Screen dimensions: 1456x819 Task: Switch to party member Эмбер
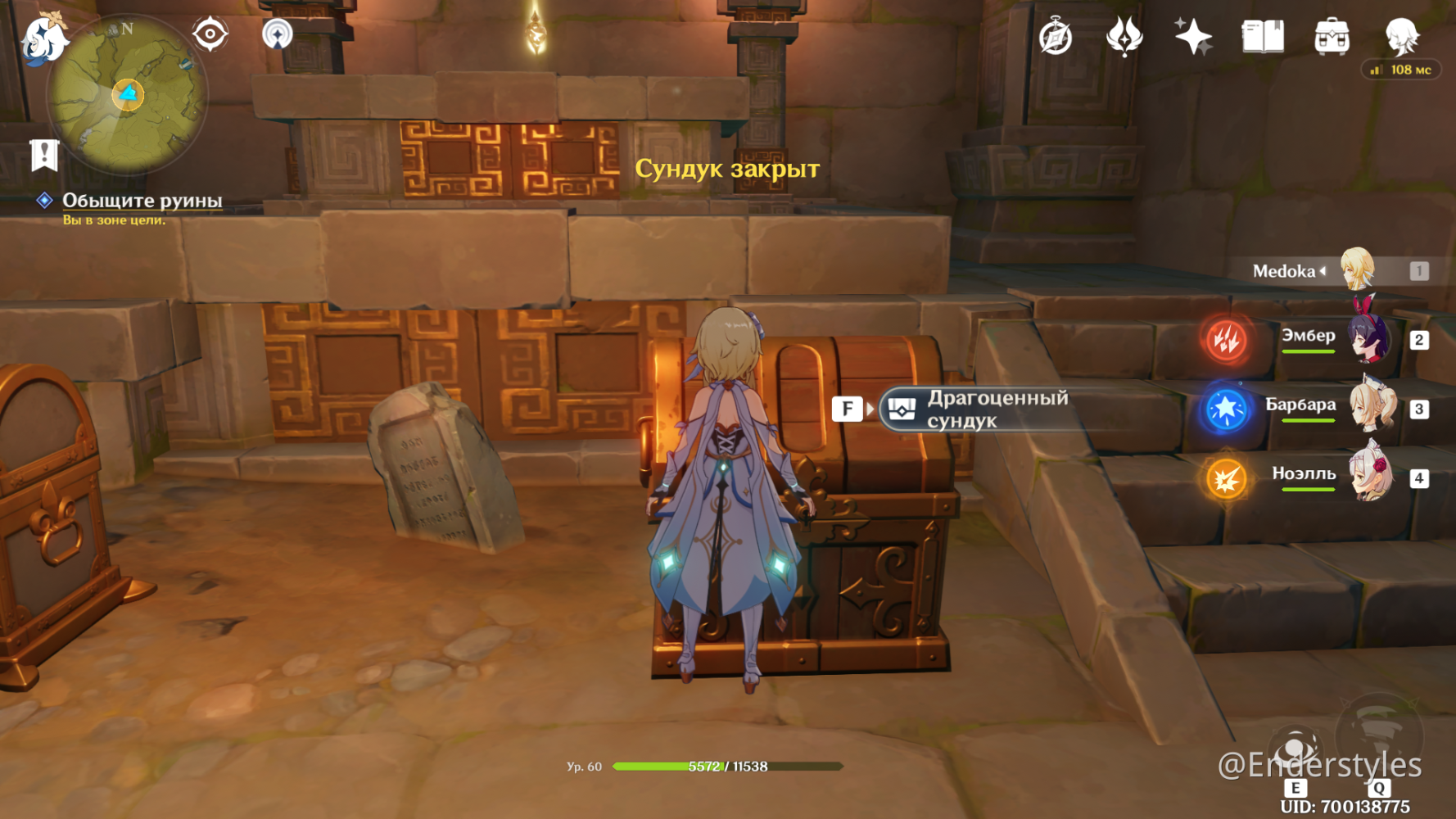click(x=1369, y=340)
